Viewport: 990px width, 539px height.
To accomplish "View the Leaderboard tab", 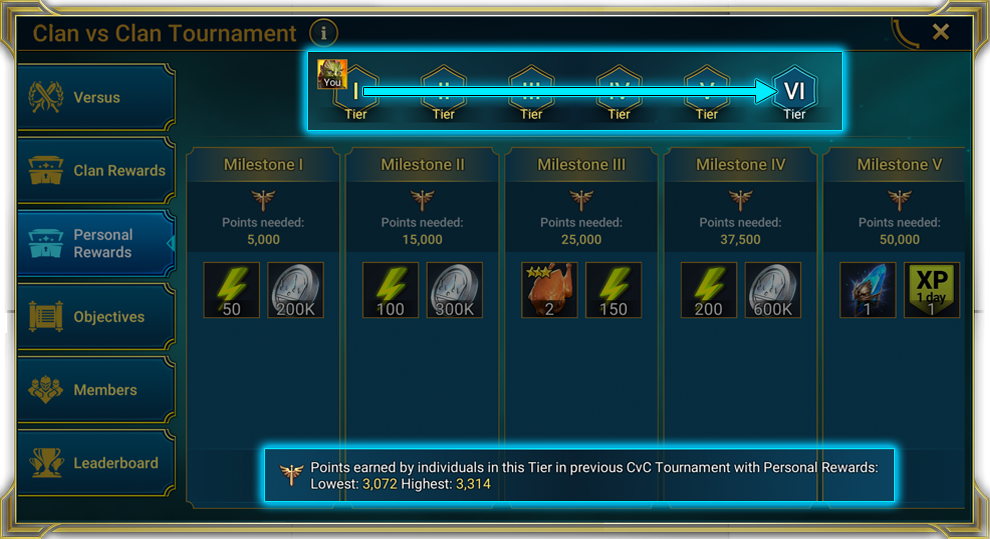I will tap(95, 463).
